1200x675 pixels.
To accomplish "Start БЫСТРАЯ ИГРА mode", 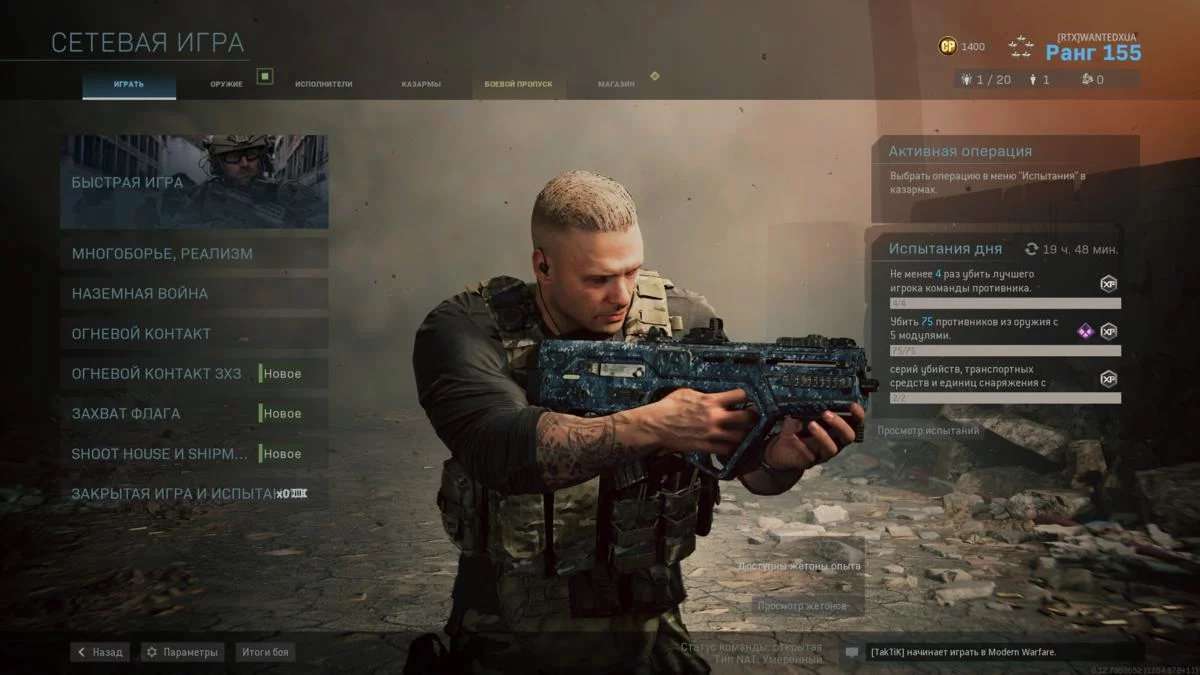I will click(x=194, y=182).
